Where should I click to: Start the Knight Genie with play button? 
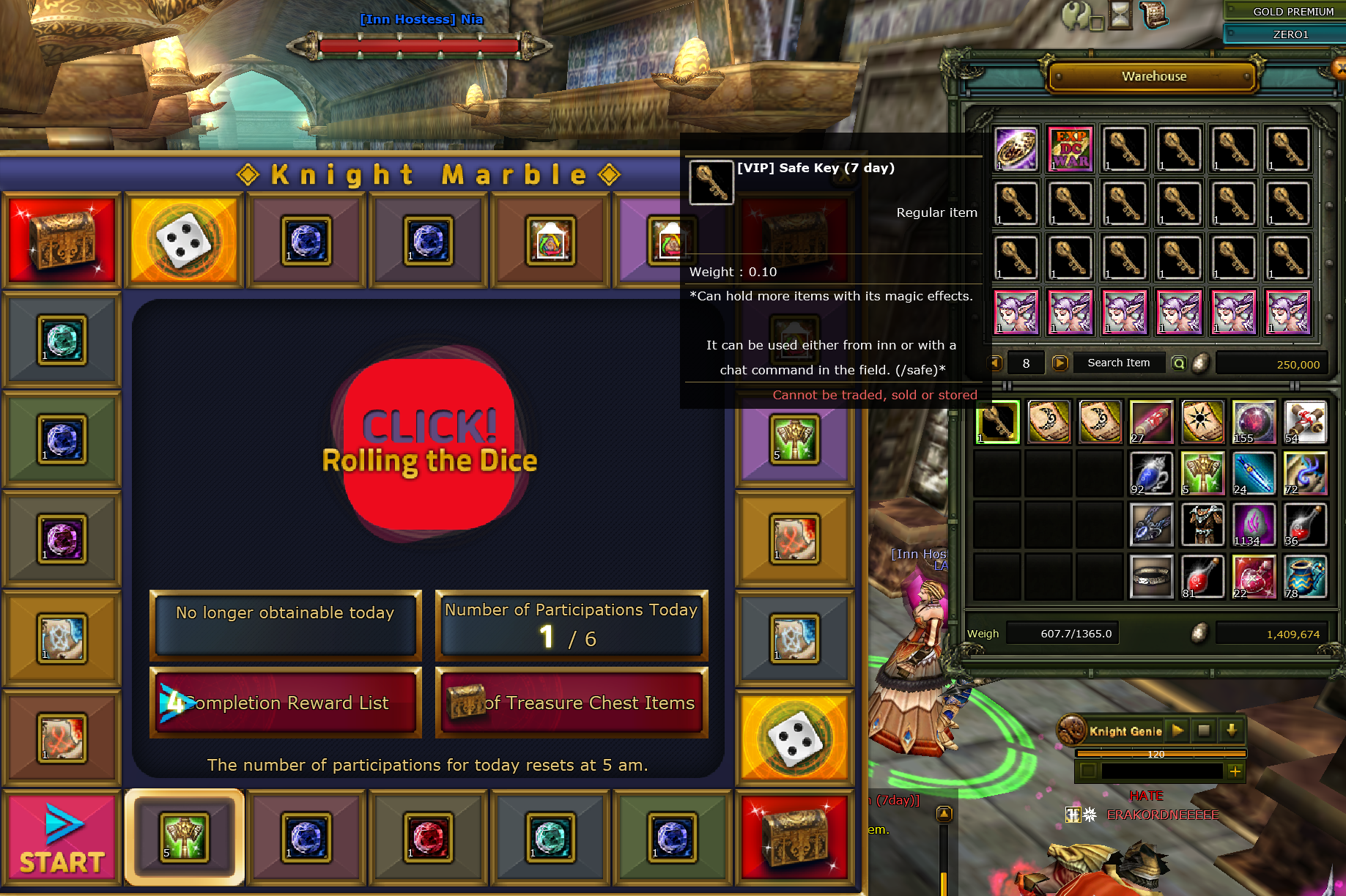1177,730
